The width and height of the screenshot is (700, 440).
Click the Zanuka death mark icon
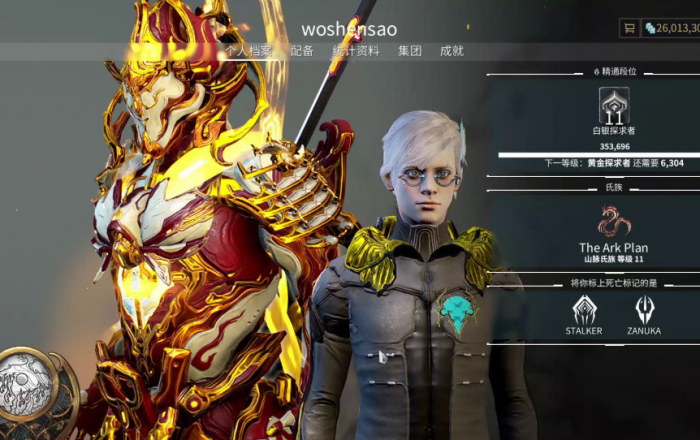click(x=644, y=311)
